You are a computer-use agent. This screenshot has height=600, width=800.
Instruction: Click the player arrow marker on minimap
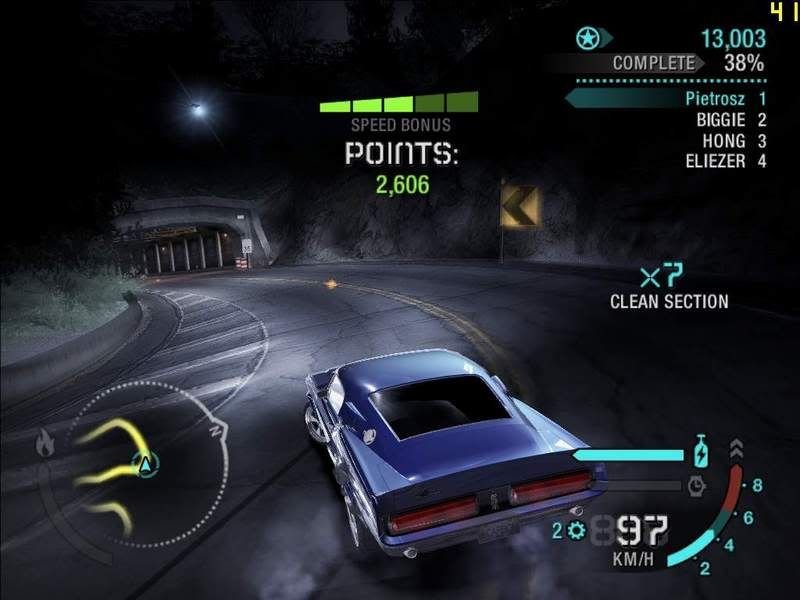click(x=147, y=464)
